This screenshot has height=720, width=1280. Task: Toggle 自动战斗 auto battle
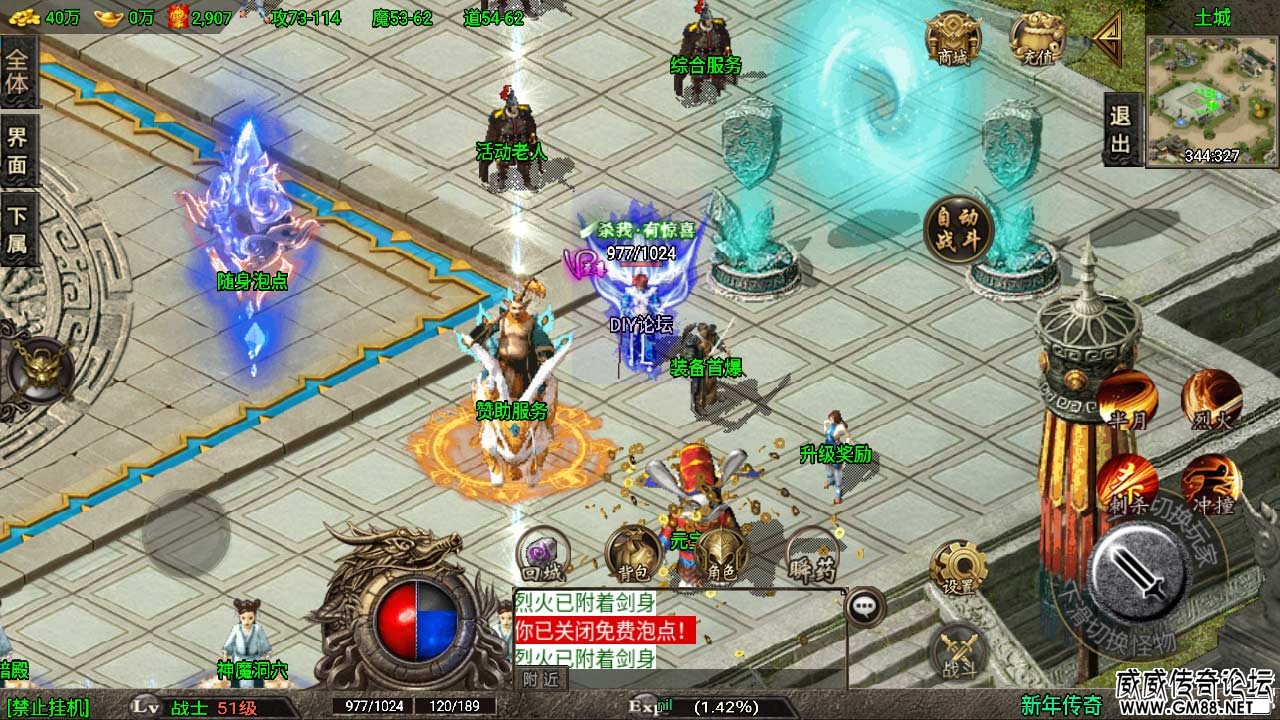pyautogui.click(x=957, y=229)
